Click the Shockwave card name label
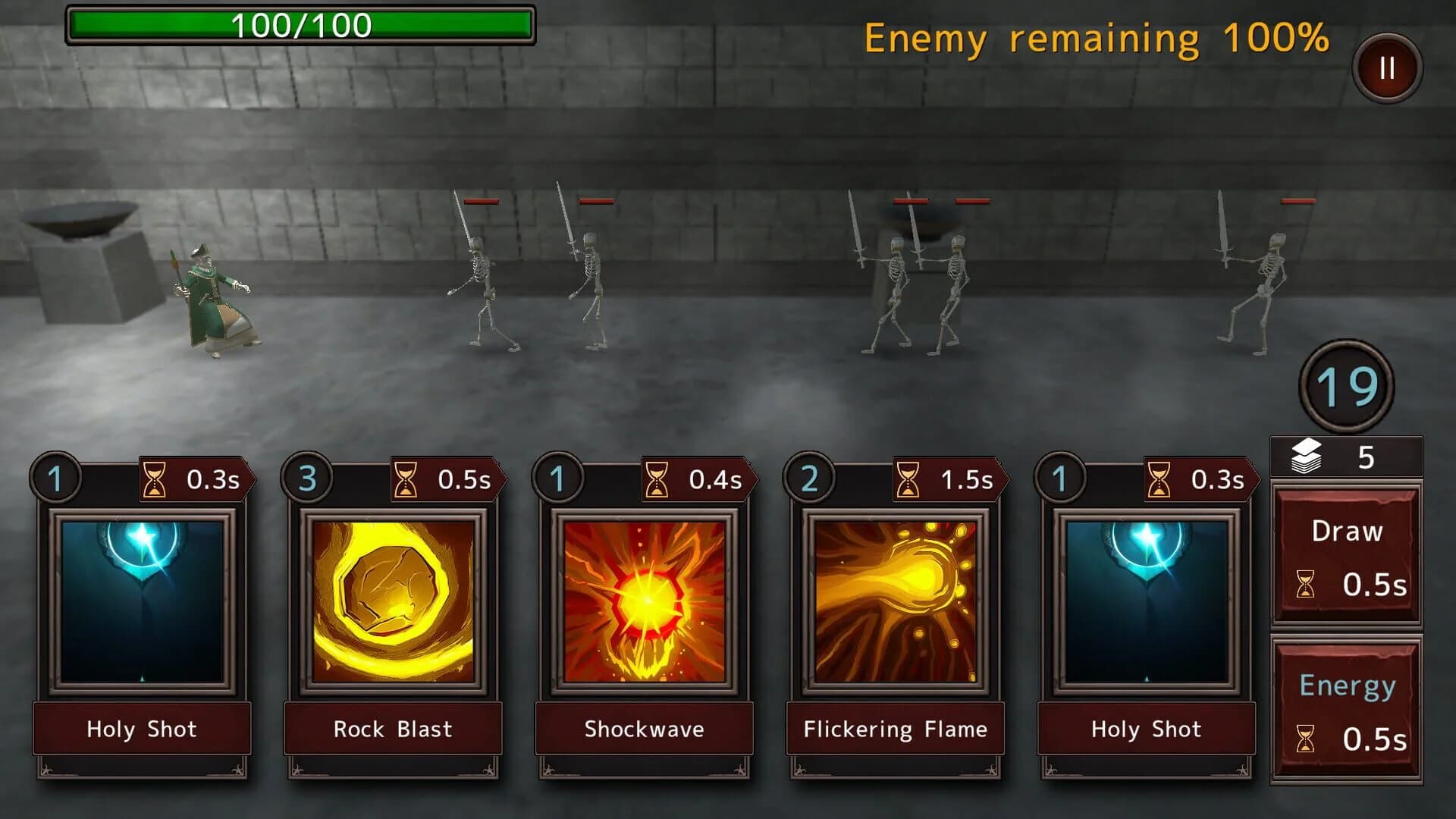 [x=643, y=730]
